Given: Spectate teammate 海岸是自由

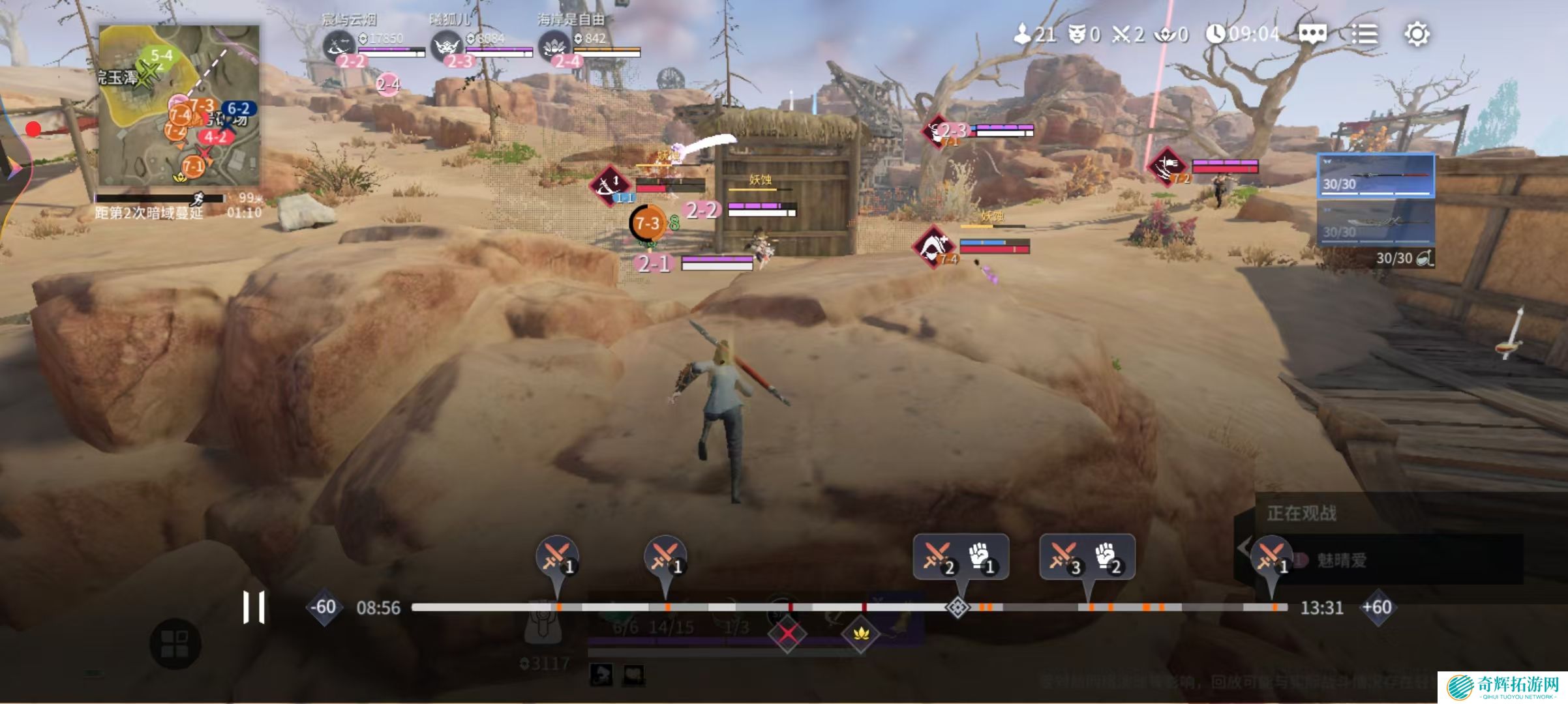Looking at the screenshot, I should pyautogui.click(x=554, y=47).
